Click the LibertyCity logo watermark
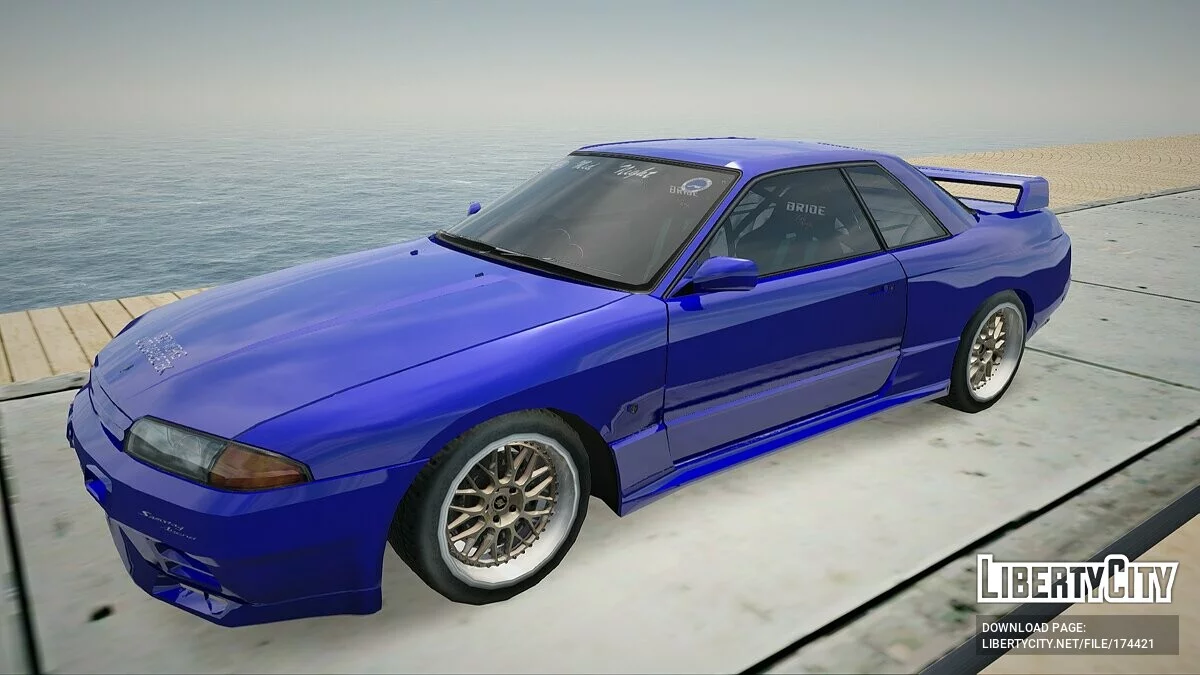 coord(1077,579)
